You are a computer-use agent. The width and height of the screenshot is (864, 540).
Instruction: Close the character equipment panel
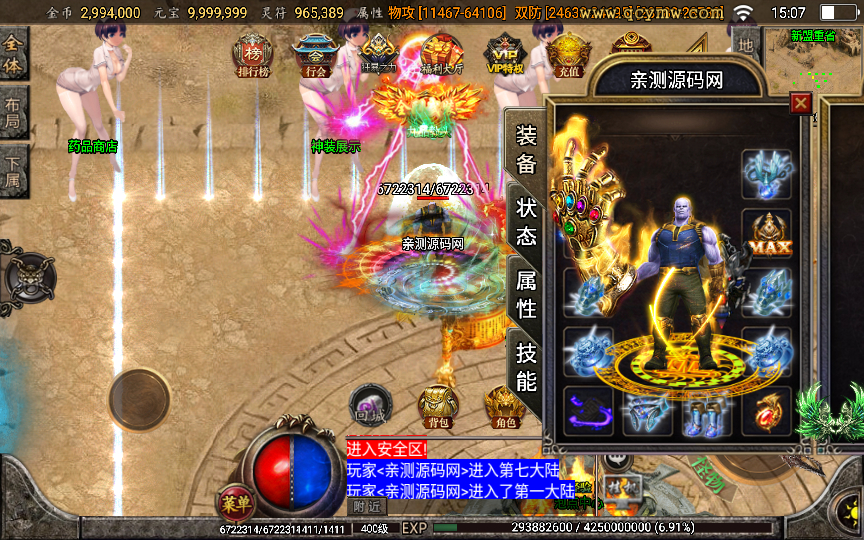click(800, 103)
